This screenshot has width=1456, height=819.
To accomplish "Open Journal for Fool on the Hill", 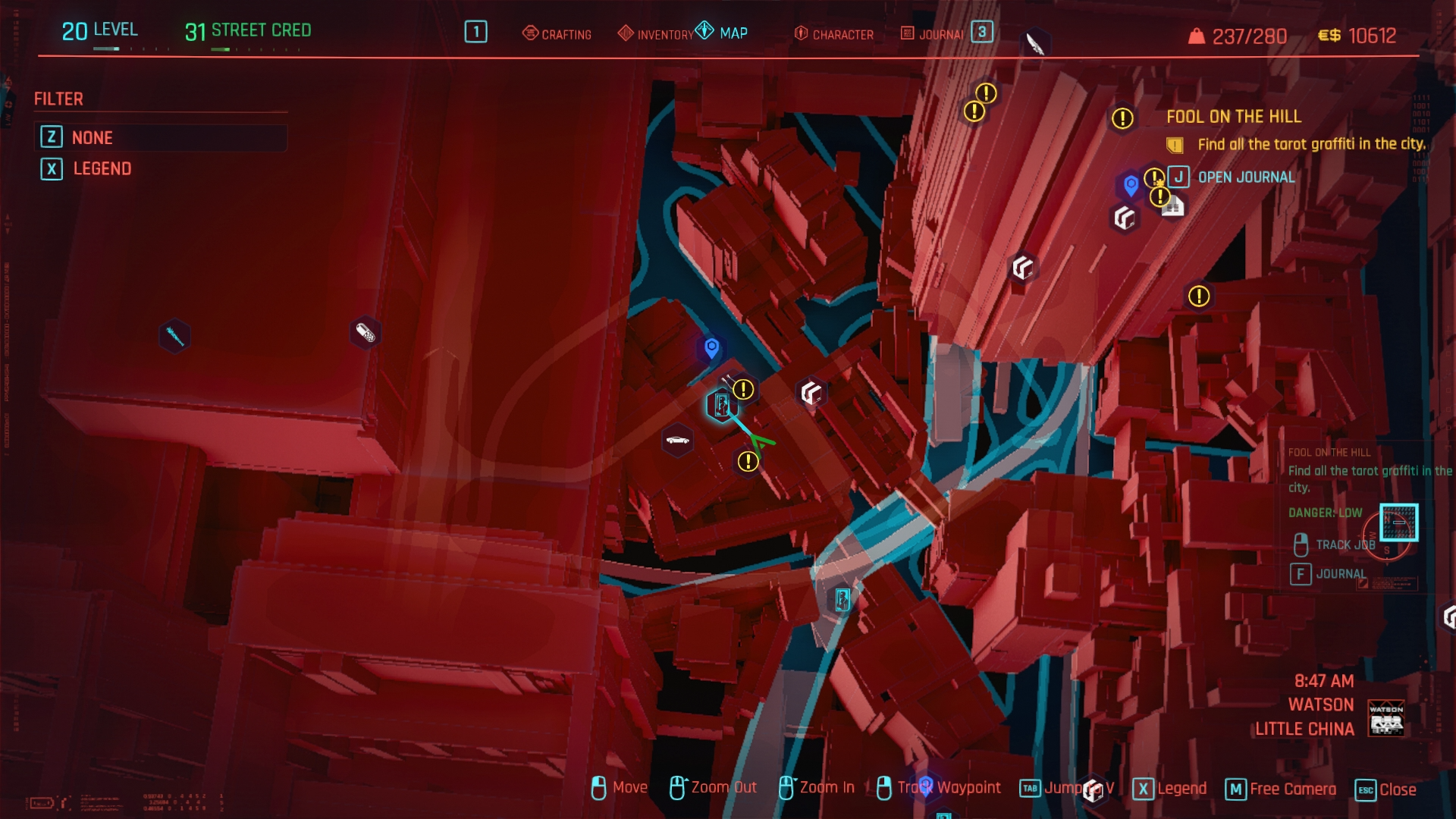I will click(1245, 177).
